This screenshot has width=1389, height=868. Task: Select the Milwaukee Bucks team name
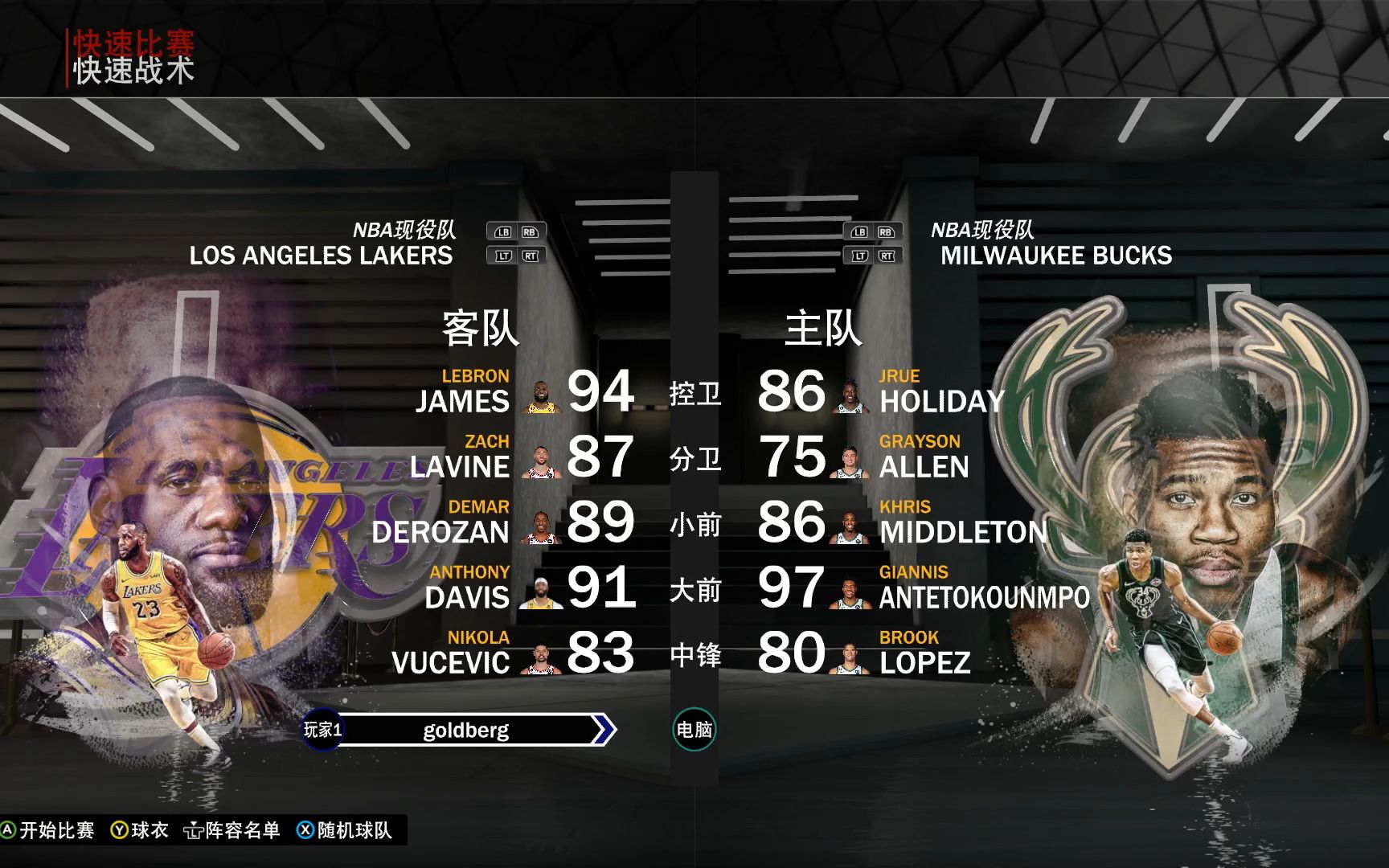point(1055,256)
